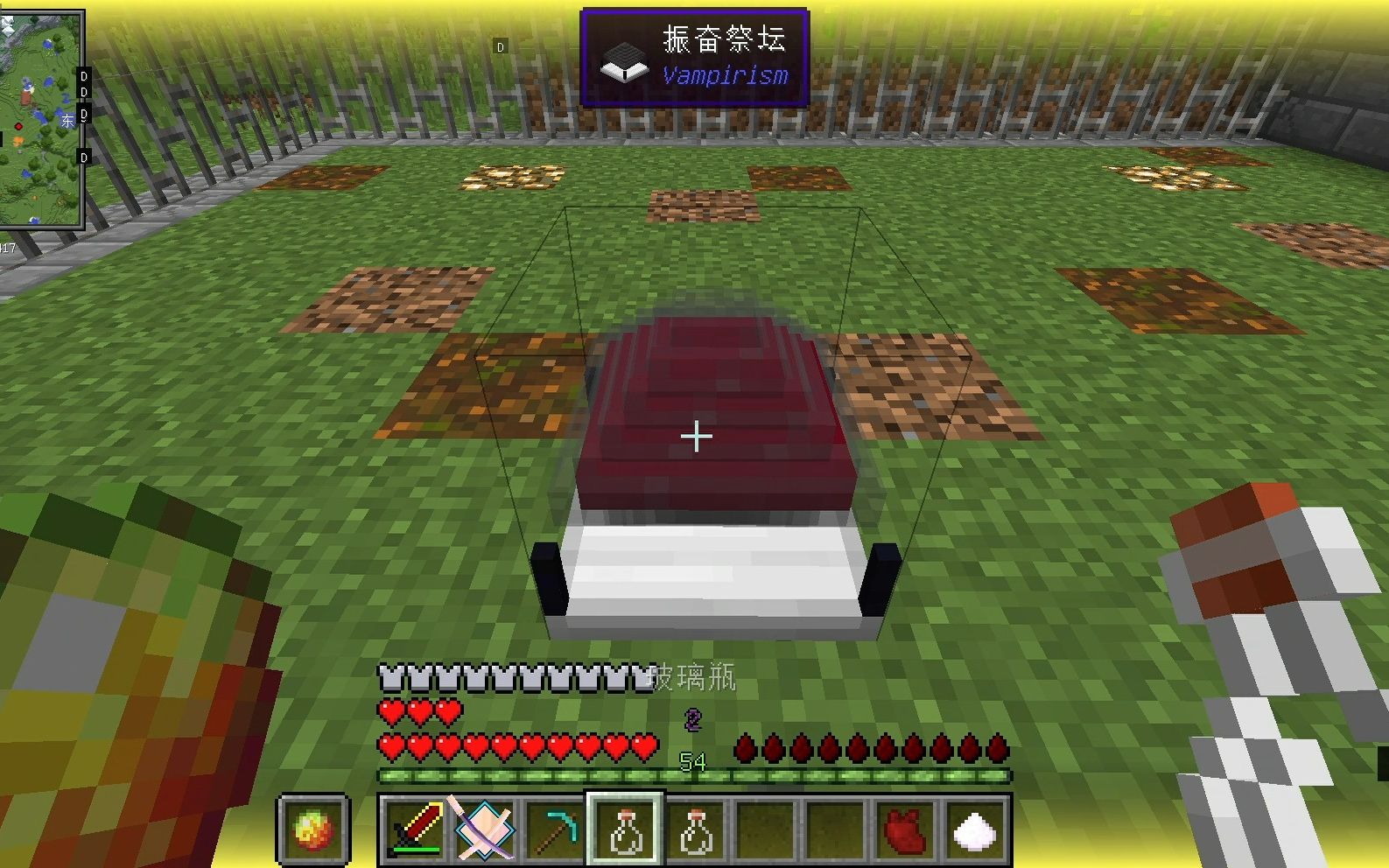Open the D waypoint above the grass field

click(502, 47)
